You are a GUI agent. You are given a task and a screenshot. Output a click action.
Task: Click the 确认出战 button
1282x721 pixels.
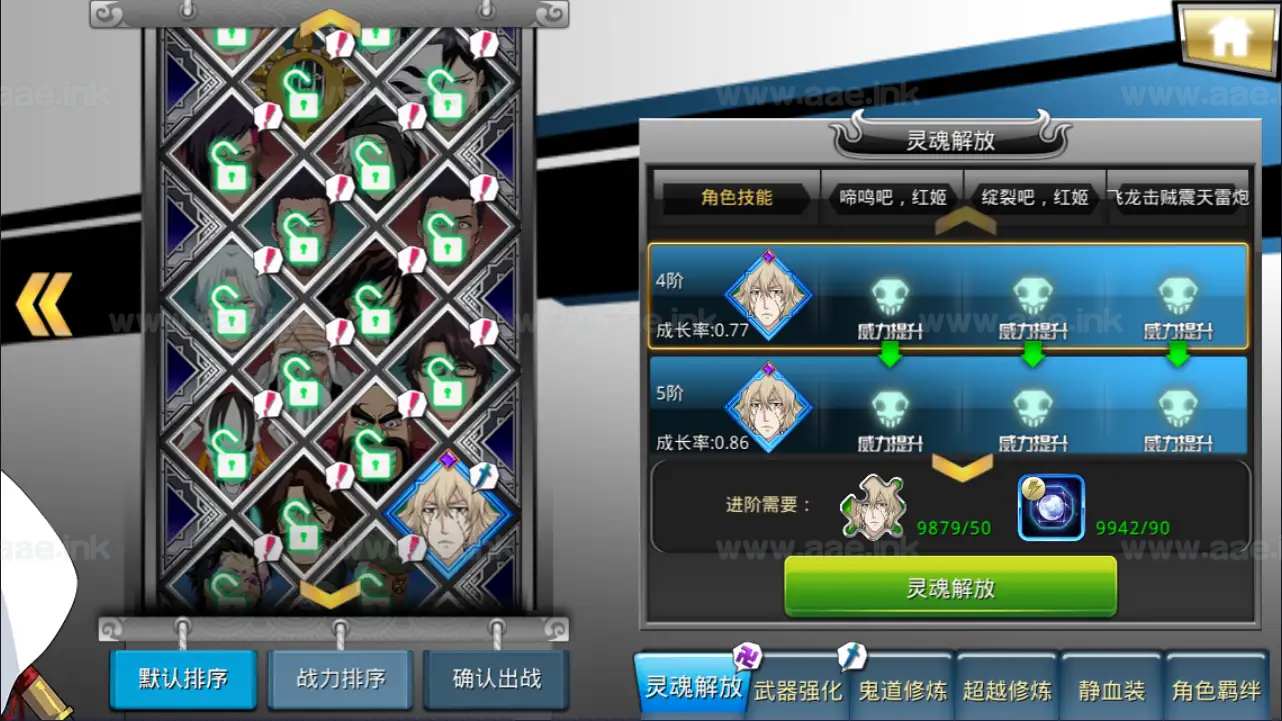(495, 678)
